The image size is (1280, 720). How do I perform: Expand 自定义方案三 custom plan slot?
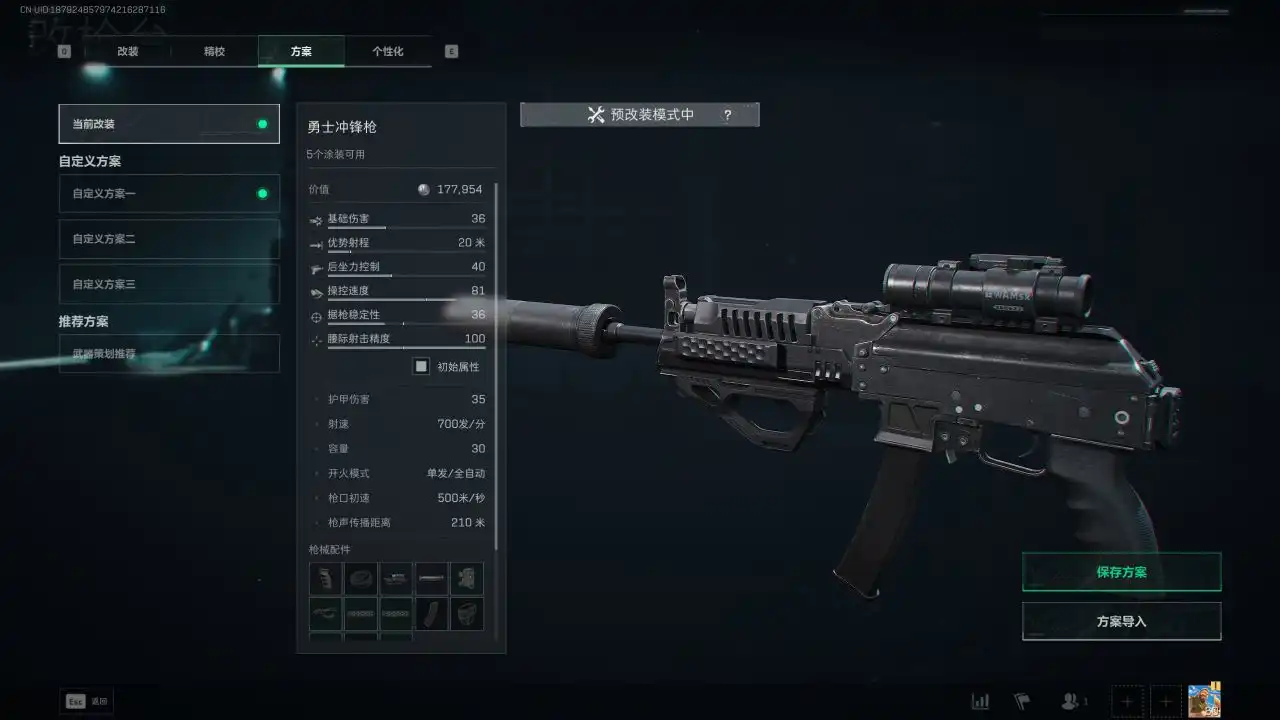click(x=168, y=283)
